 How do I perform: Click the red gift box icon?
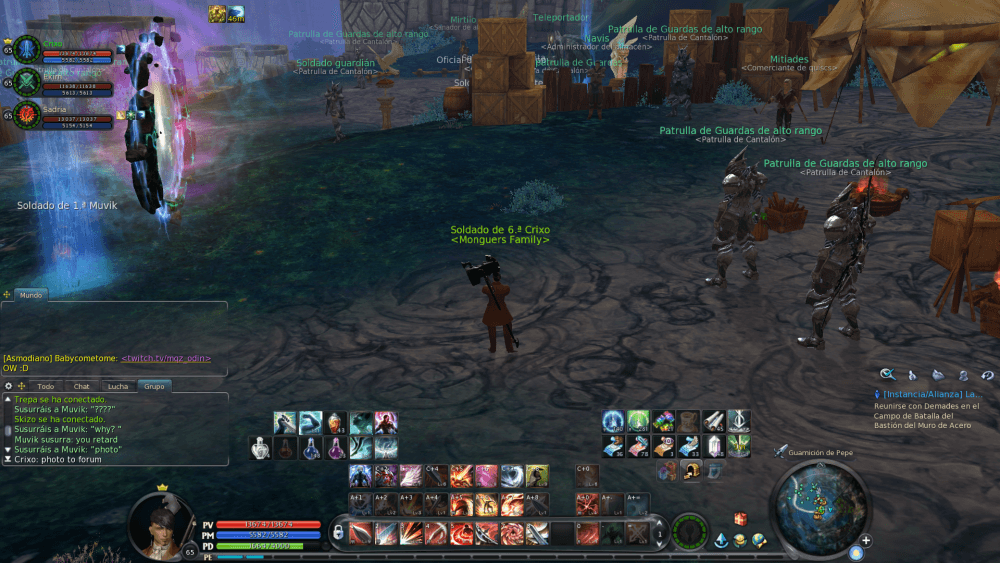coord(741,519)
